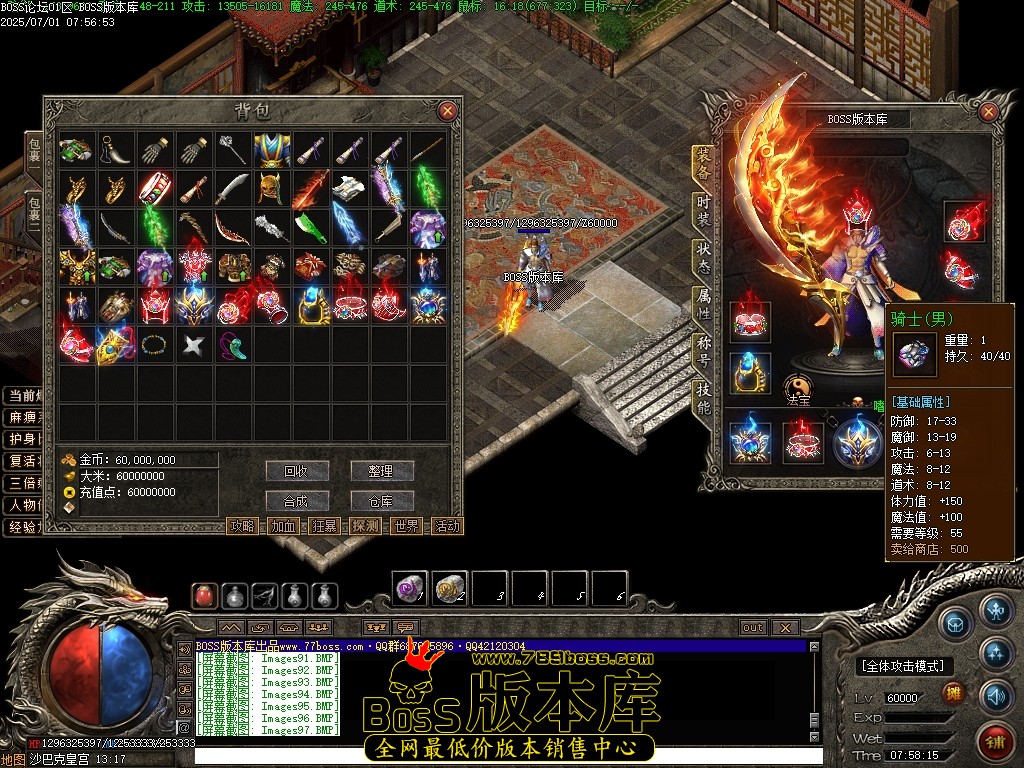Activate the 狂暴 berserk tab

coord(325,526)
